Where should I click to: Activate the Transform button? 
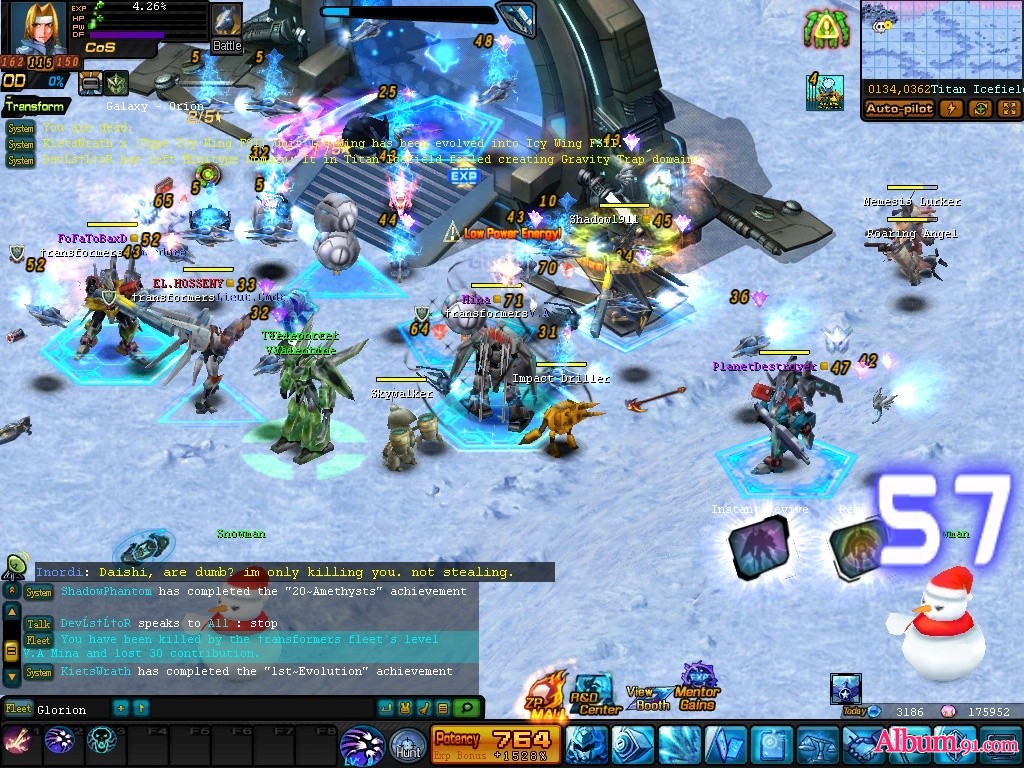click(x=36, y=106)
